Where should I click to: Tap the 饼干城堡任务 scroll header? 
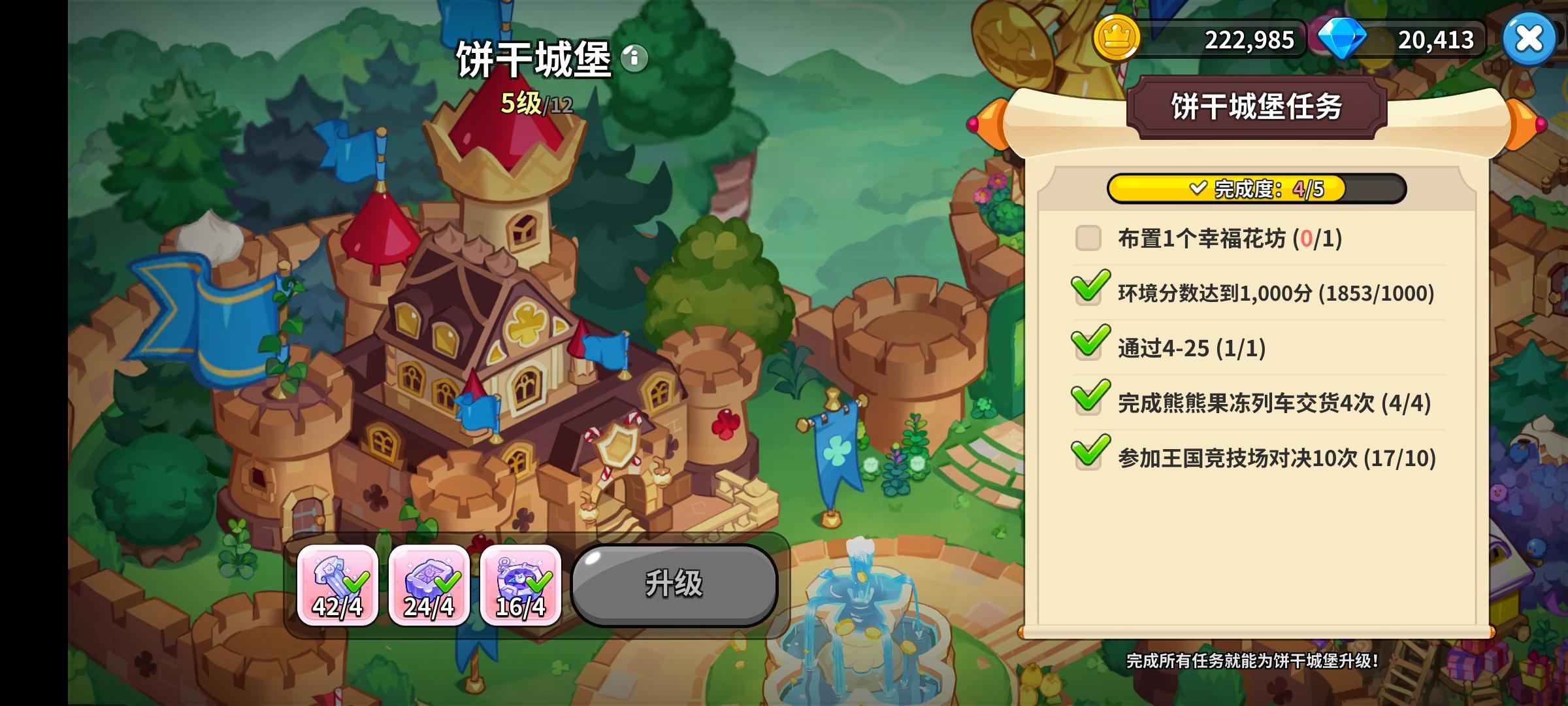[1258, 107]
